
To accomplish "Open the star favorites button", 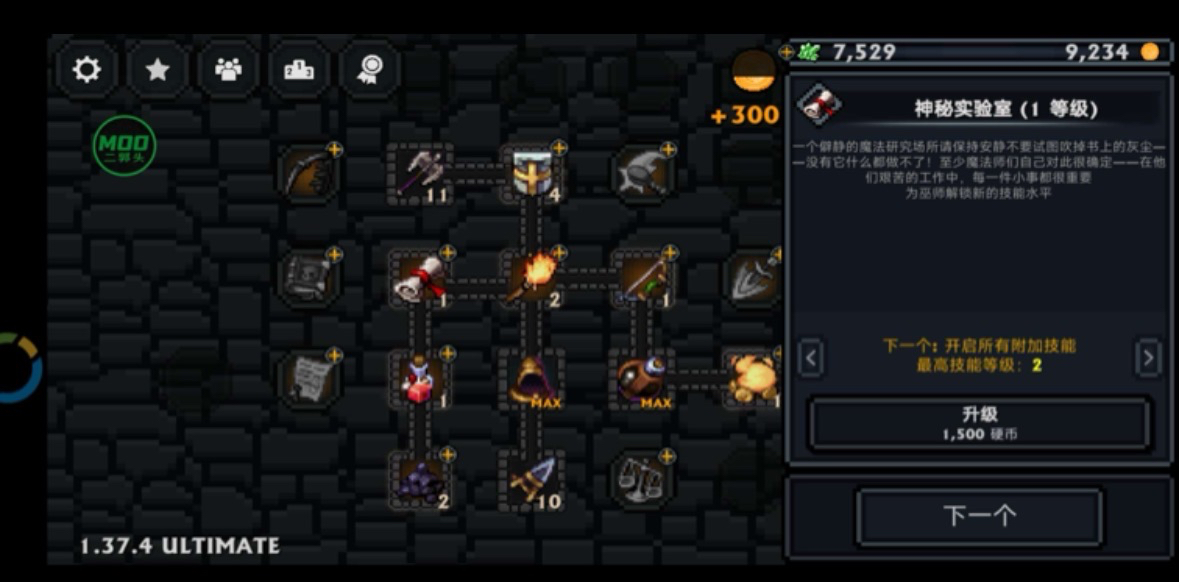I will tap(157, 69).
